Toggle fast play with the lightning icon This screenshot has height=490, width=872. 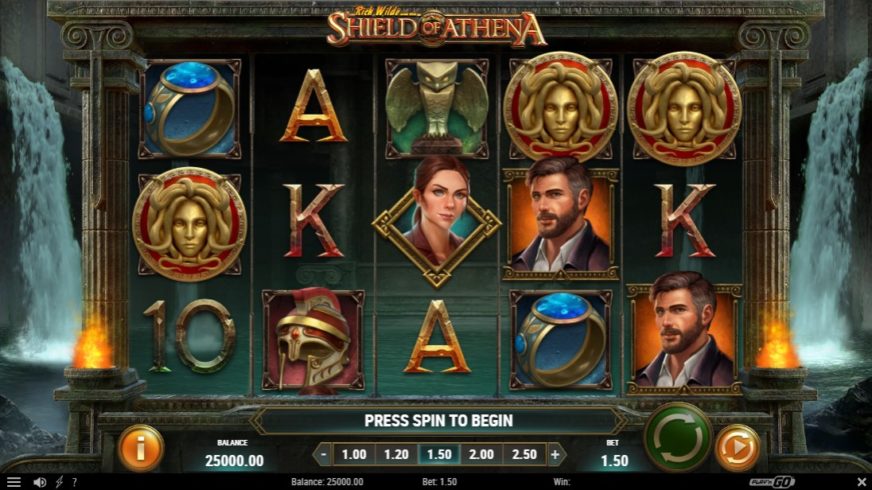58,482
